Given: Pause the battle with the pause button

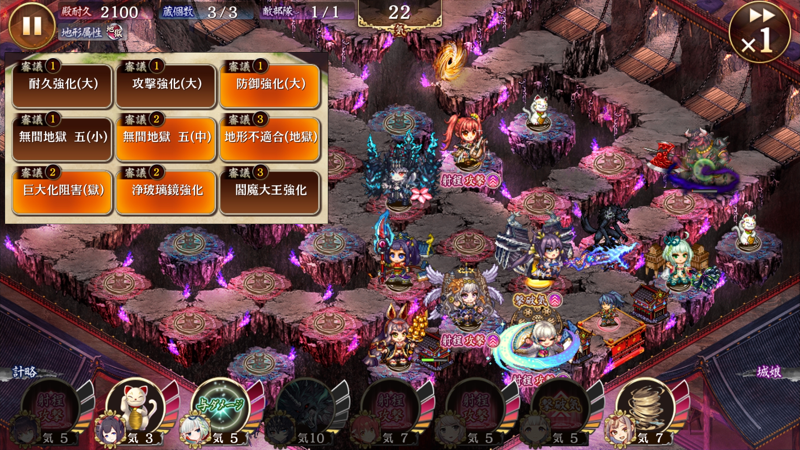Looking at the screenshot, I should pos(32,26).
